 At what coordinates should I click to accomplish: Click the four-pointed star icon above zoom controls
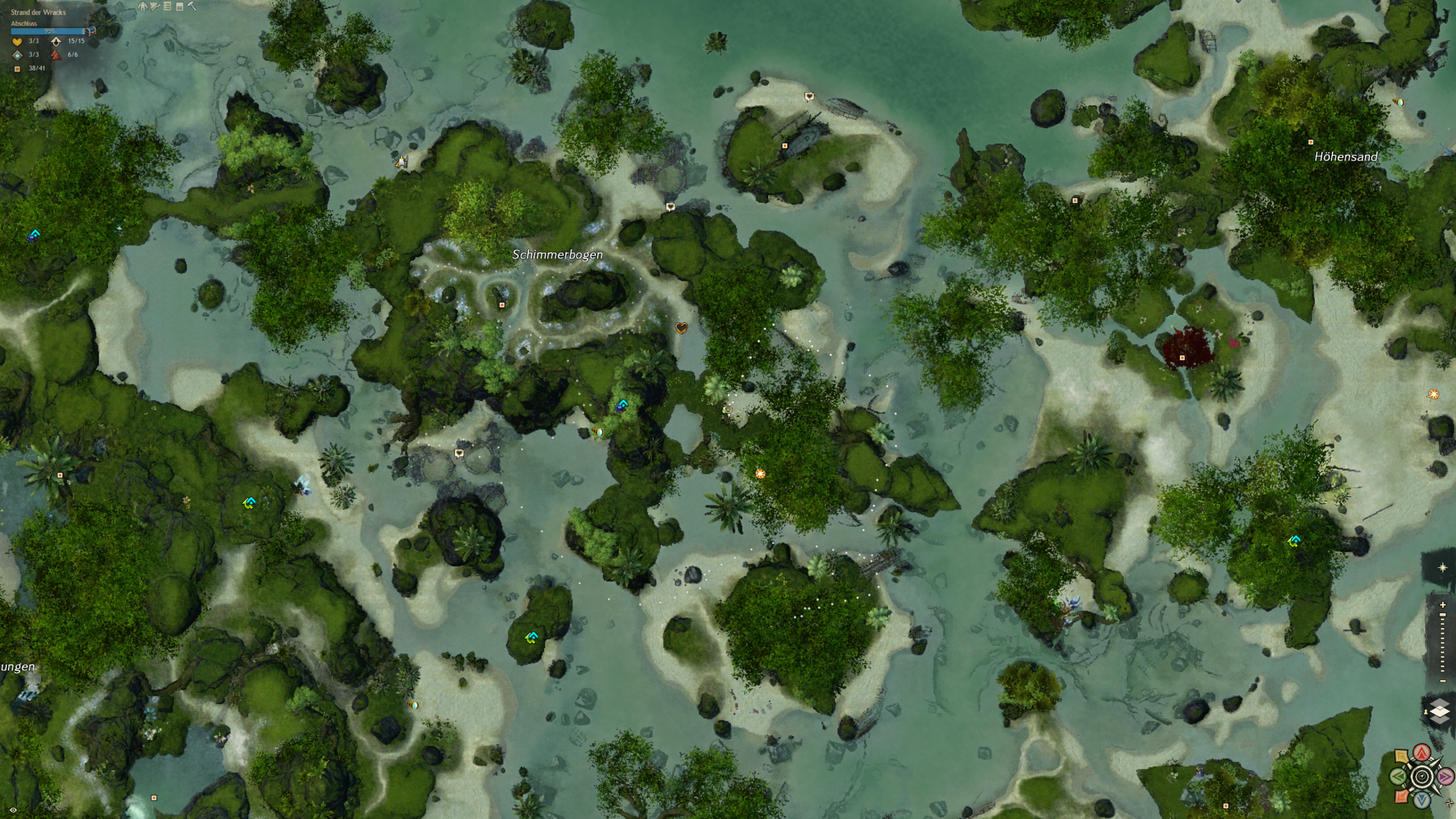click(1442, 568)
